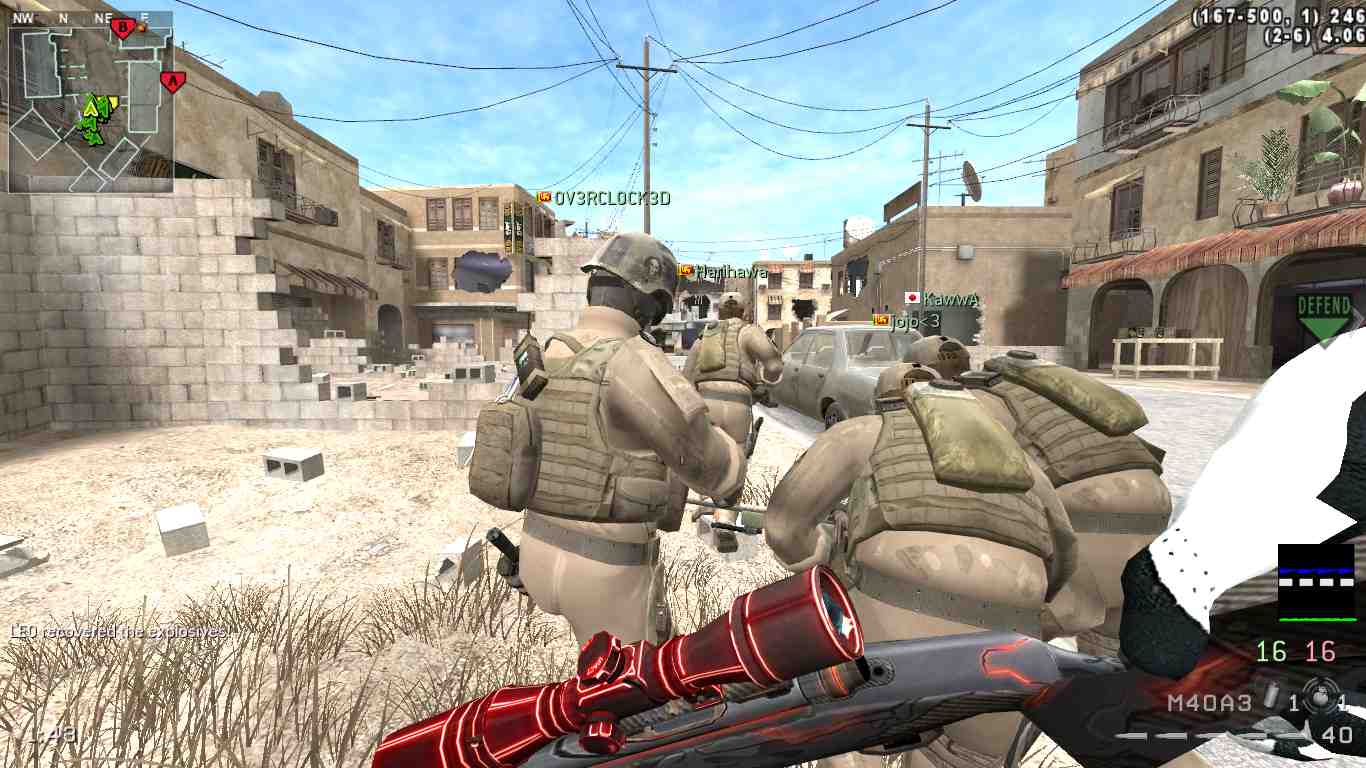This screenshot has width=1366, height=768.
Task: Click the green DEFEND objective marker
Action: [1324, 316]
